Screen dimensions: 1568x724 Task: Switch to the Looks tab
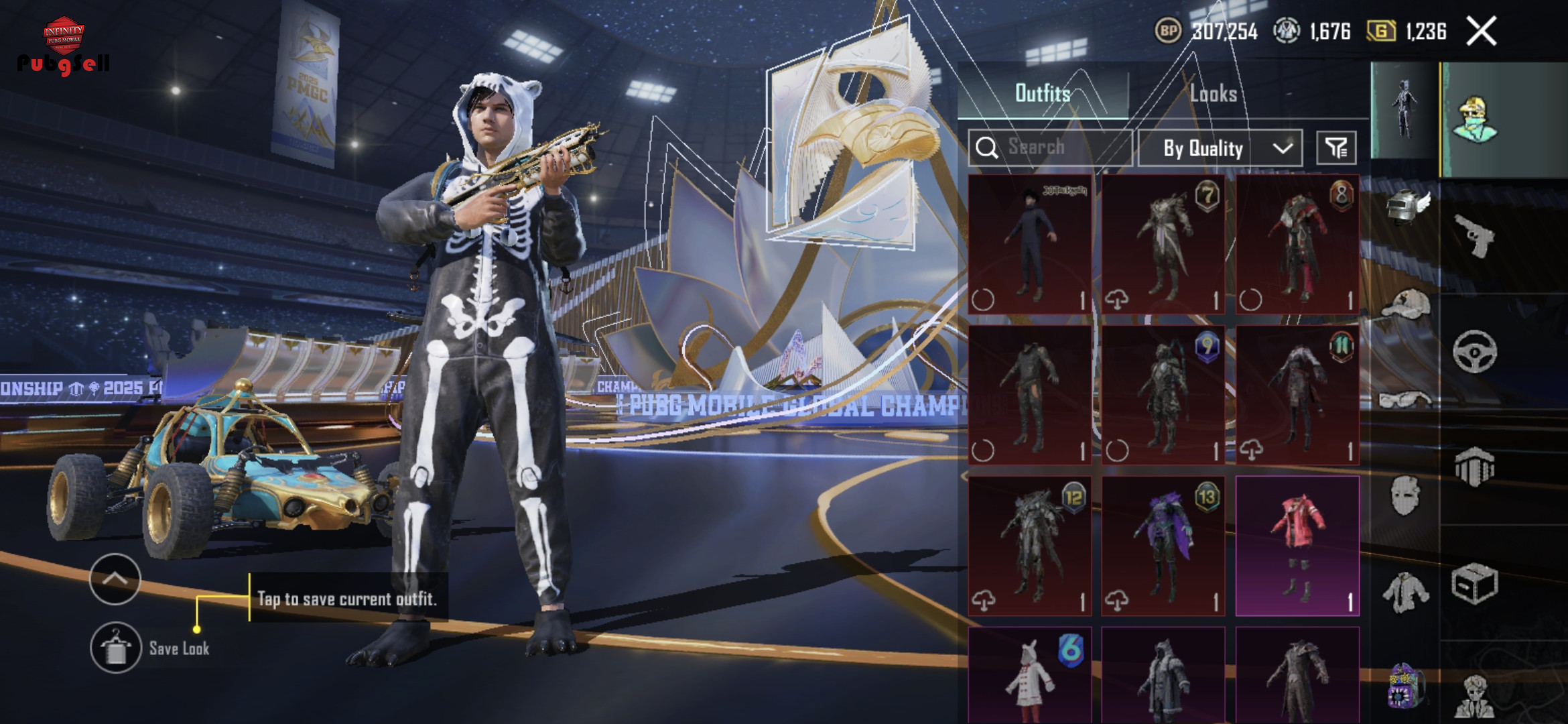[x=1213, y=94]
